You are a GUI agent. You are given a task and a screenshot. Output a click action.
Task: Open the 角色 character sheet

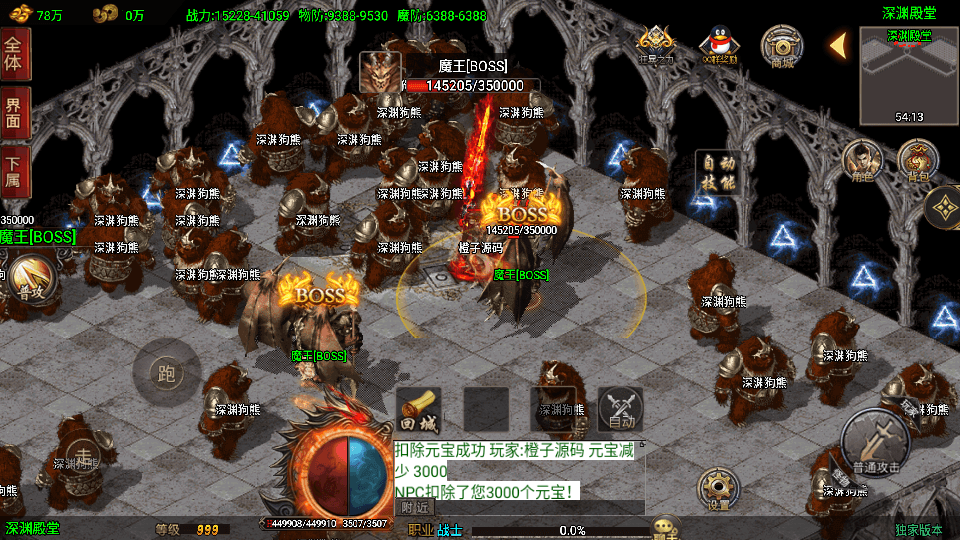(x=860, y=161)
